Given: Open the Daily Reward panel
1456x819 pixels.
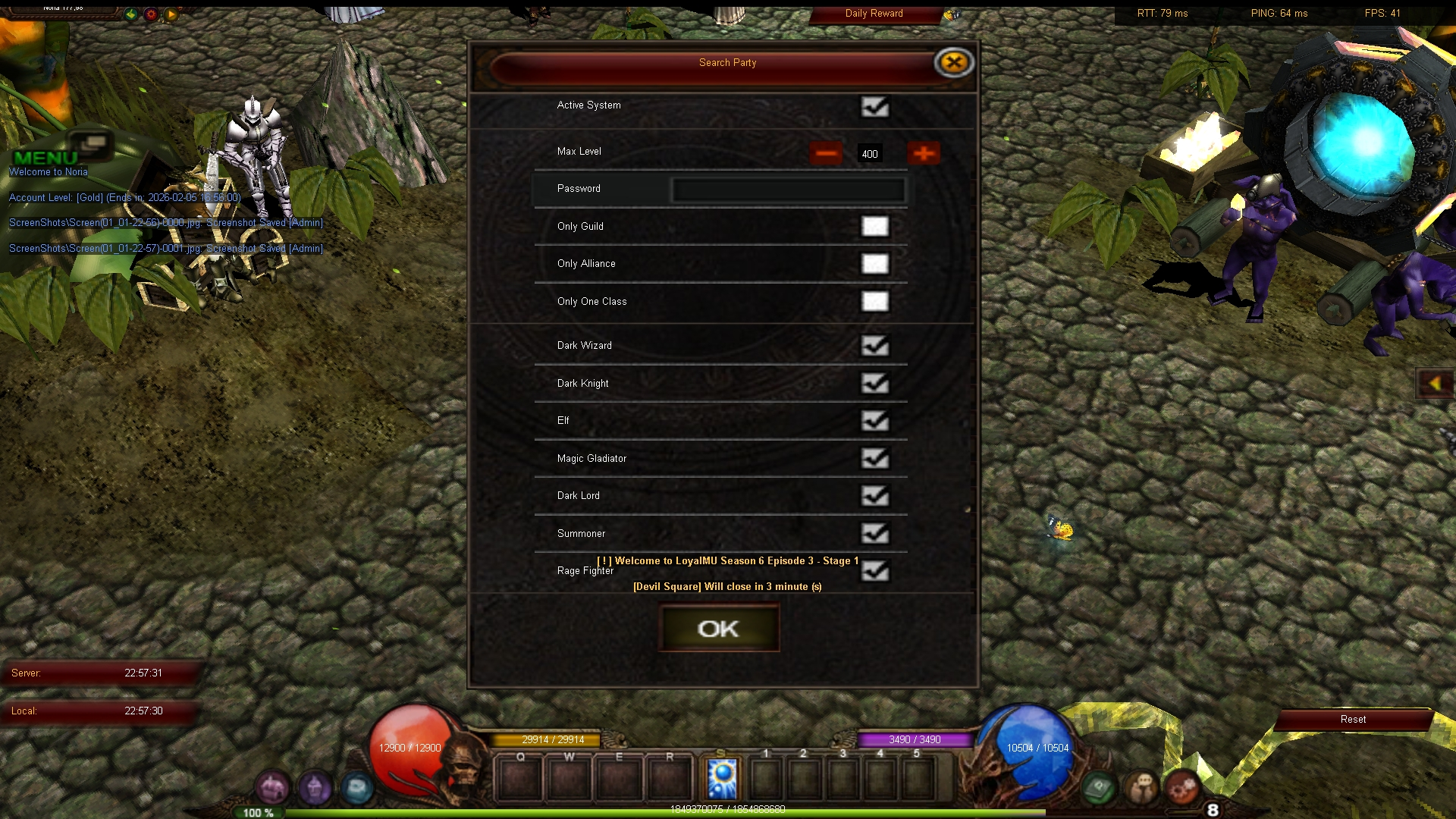Looking at the screenshot, I should [874, 14].
